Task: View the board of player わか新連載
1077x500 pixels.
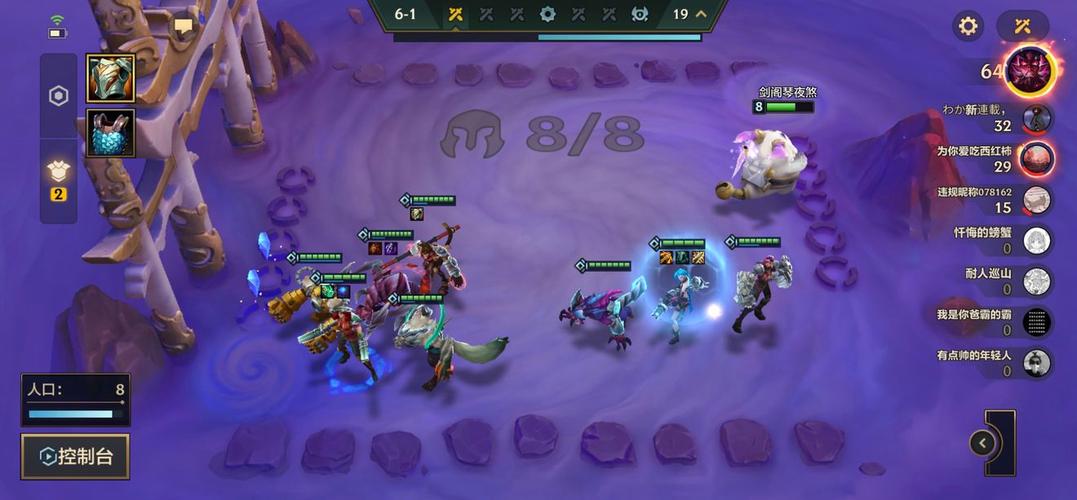Action: (1037, 119)
